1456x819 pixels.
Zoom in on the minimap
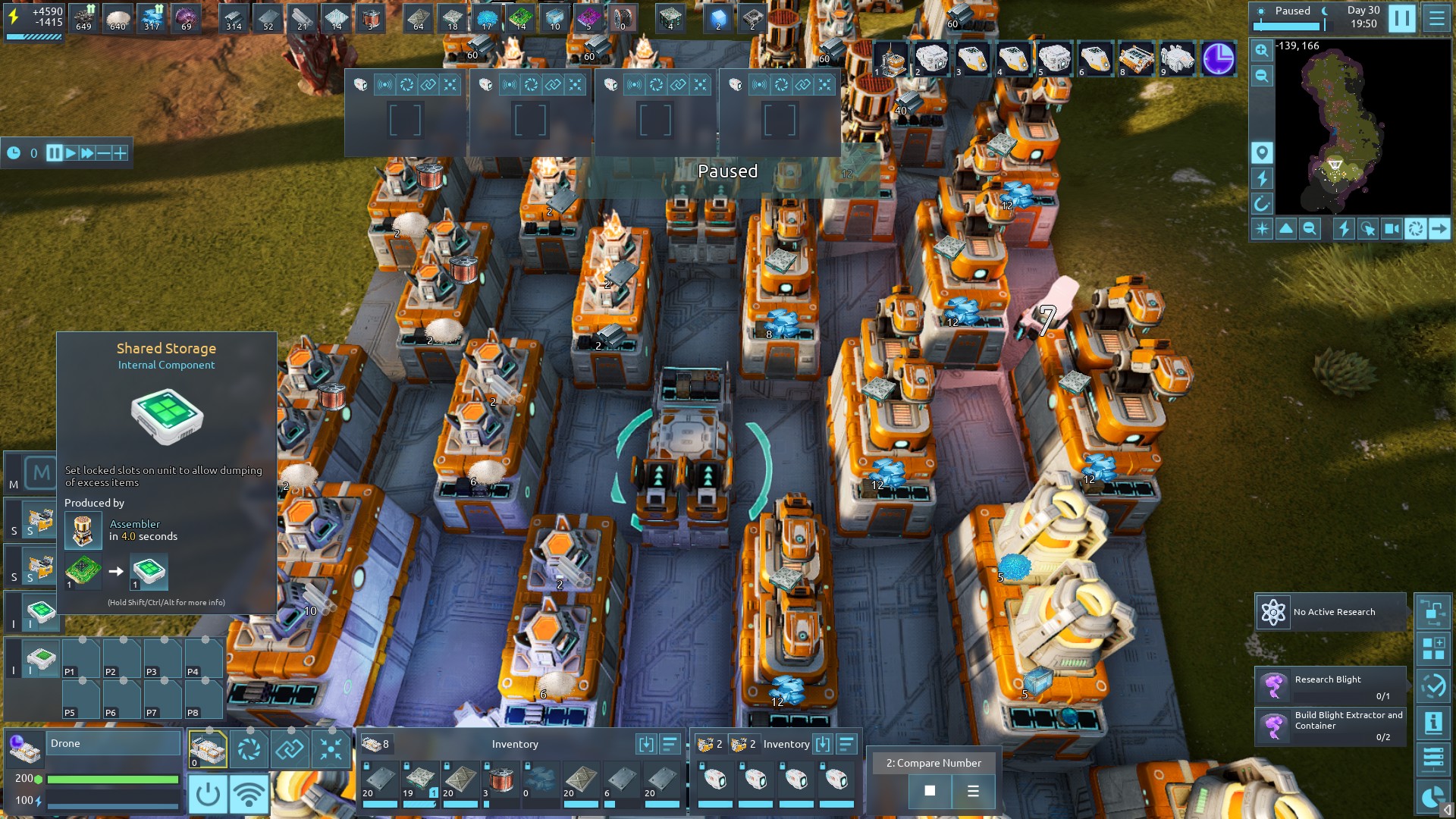(1261, 50)
